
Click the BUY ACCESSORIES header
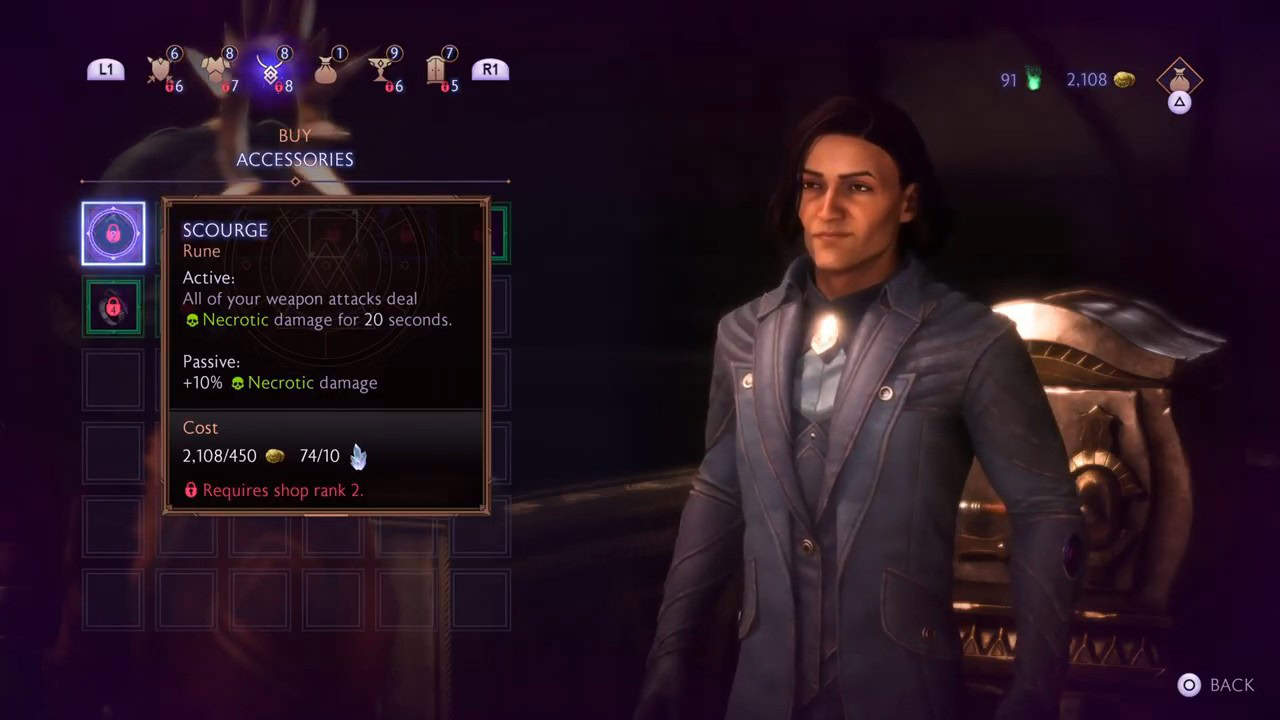295,148
